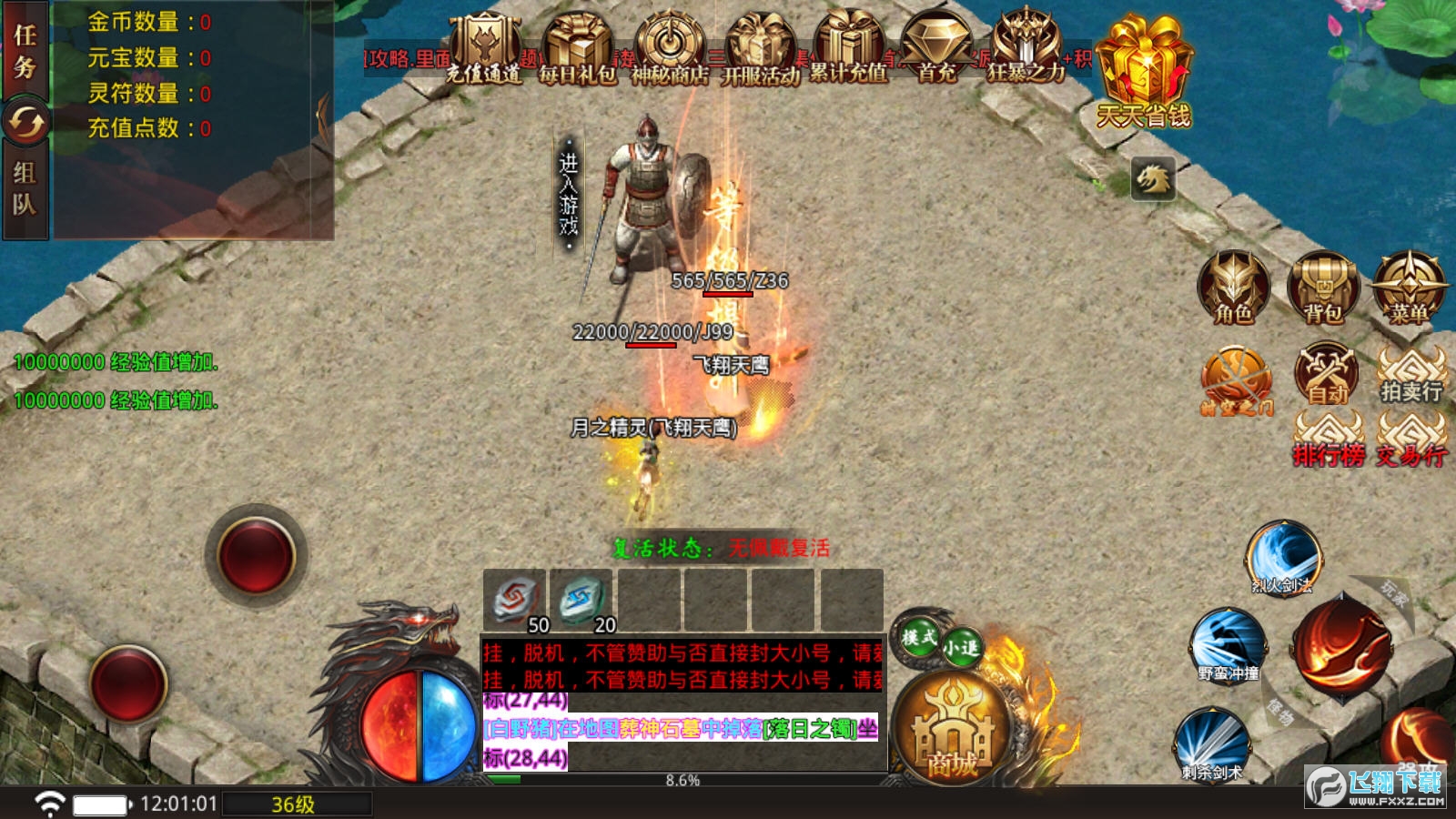
Task: Open the 累计充值 cumulative recharge rewards
Action: tap(849, 50)
